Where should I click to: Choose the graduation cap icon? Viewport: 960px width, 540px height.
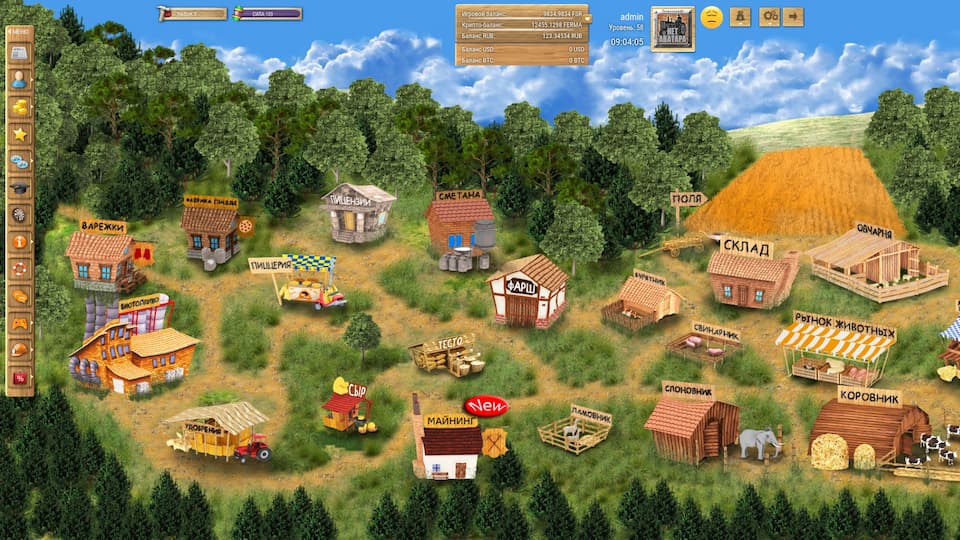click(x=19, y=188)
